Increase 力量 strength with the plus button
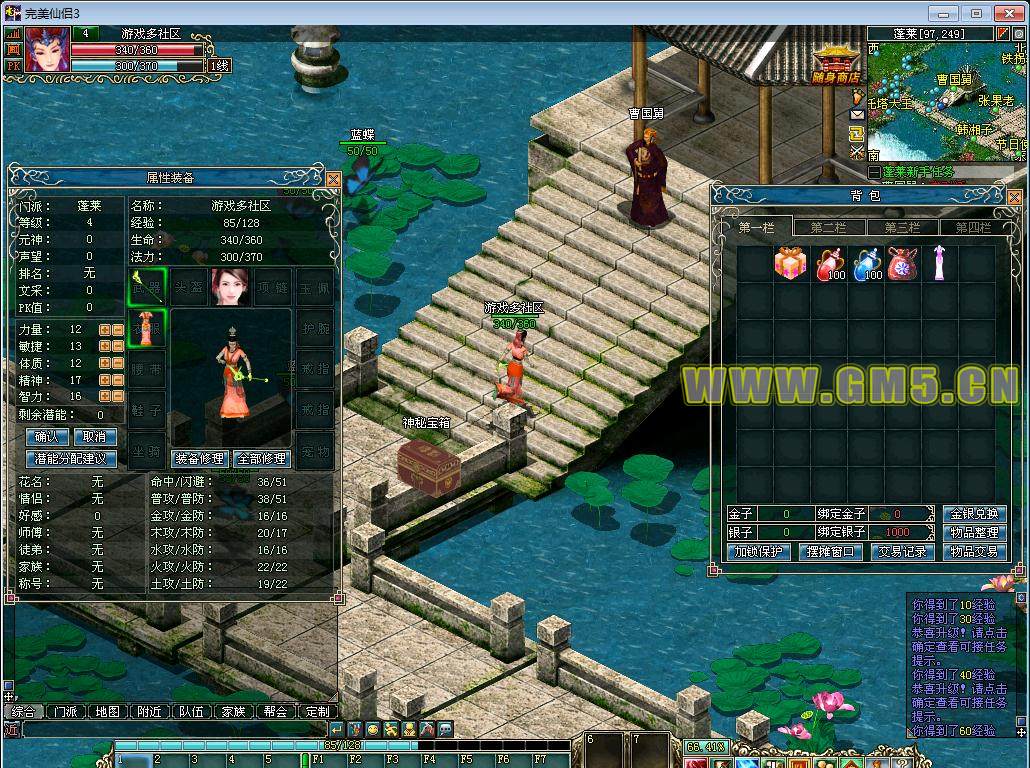Screen dimensions: 1030x768 click(104, 329)
